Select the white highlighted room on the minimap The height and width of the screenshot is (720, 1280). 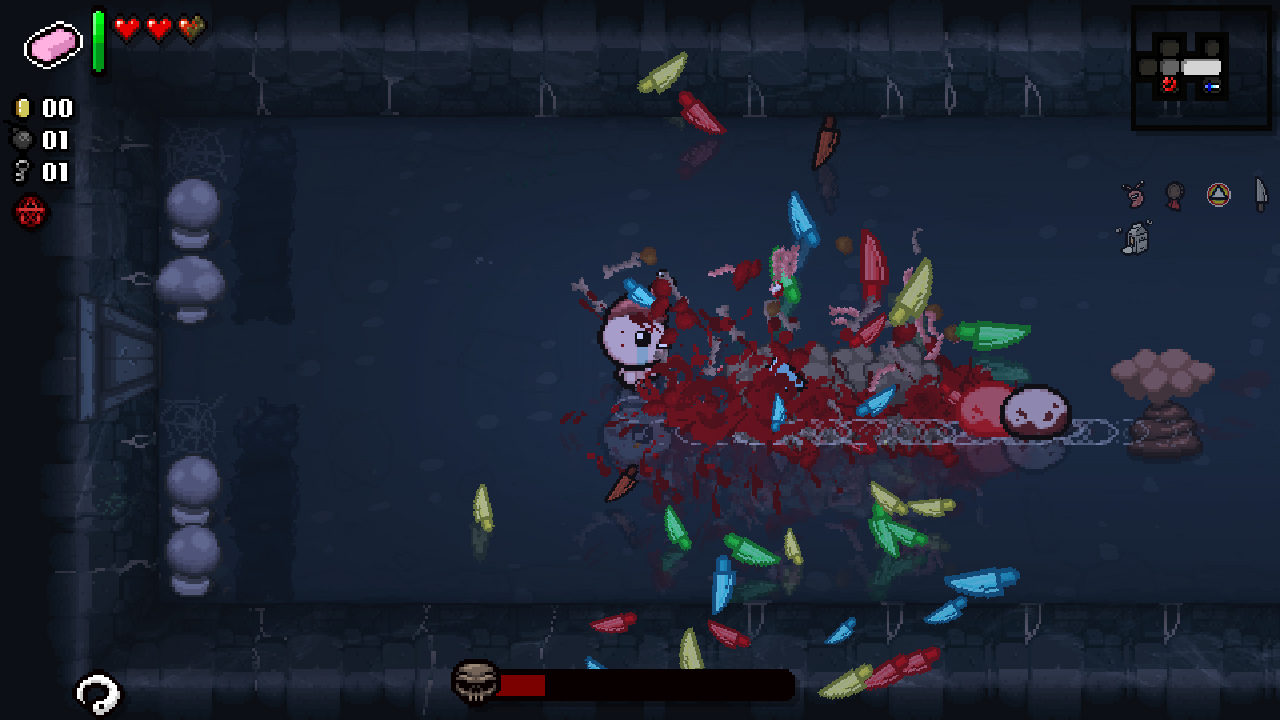tap(1202, 66)
